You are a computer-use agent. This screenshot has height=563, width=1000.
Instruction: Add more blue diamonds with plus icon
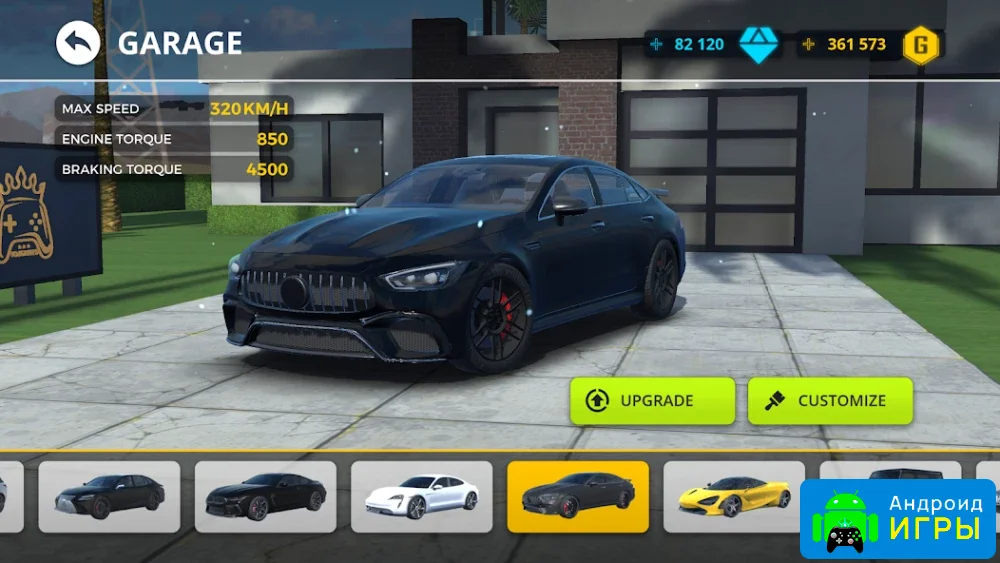(x=656, y=45)
